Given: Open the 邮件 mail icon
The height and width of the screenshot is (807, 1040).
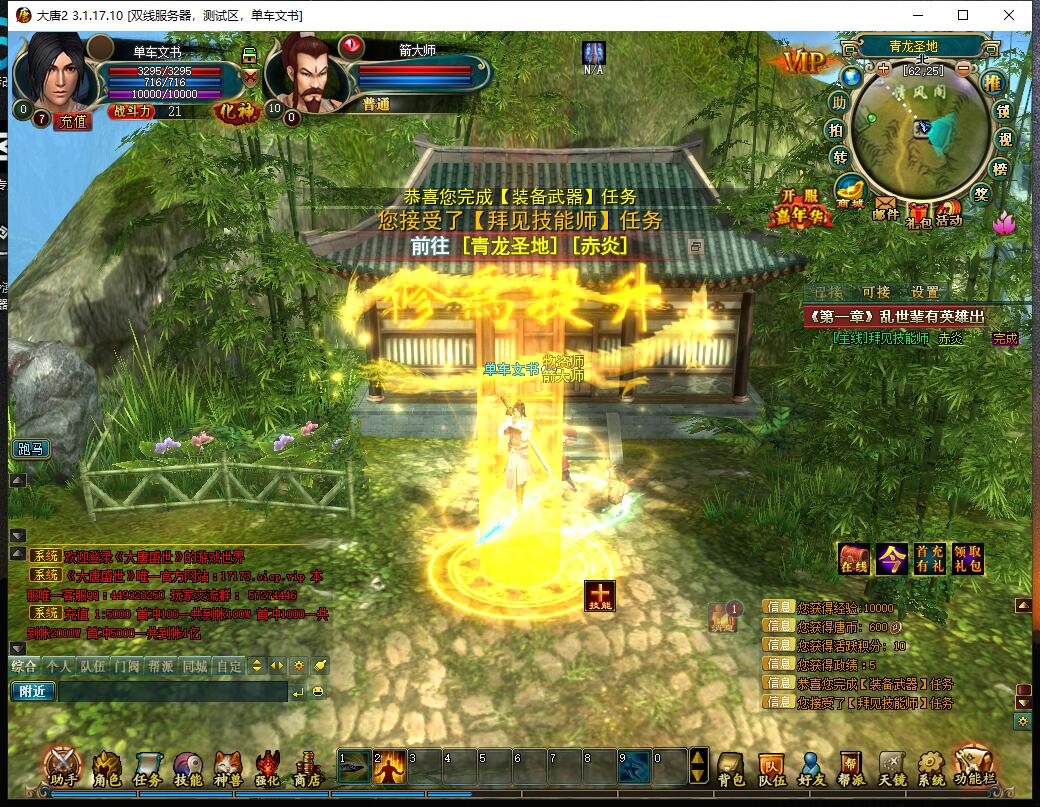Looking at the screenshot, I should [885, 206].
